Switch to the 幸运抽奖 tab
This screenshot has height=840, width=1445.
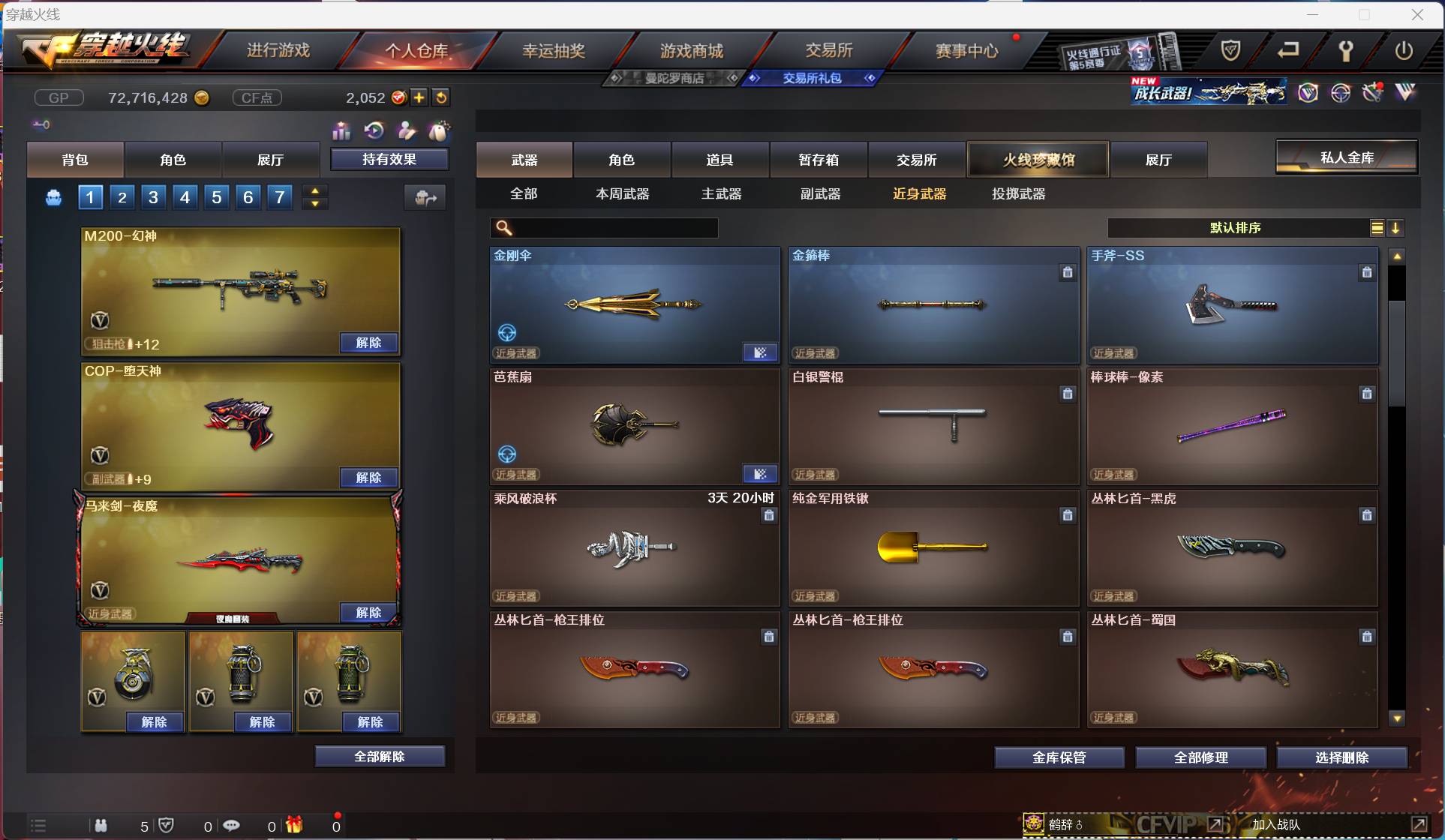[x=555, y=49]
